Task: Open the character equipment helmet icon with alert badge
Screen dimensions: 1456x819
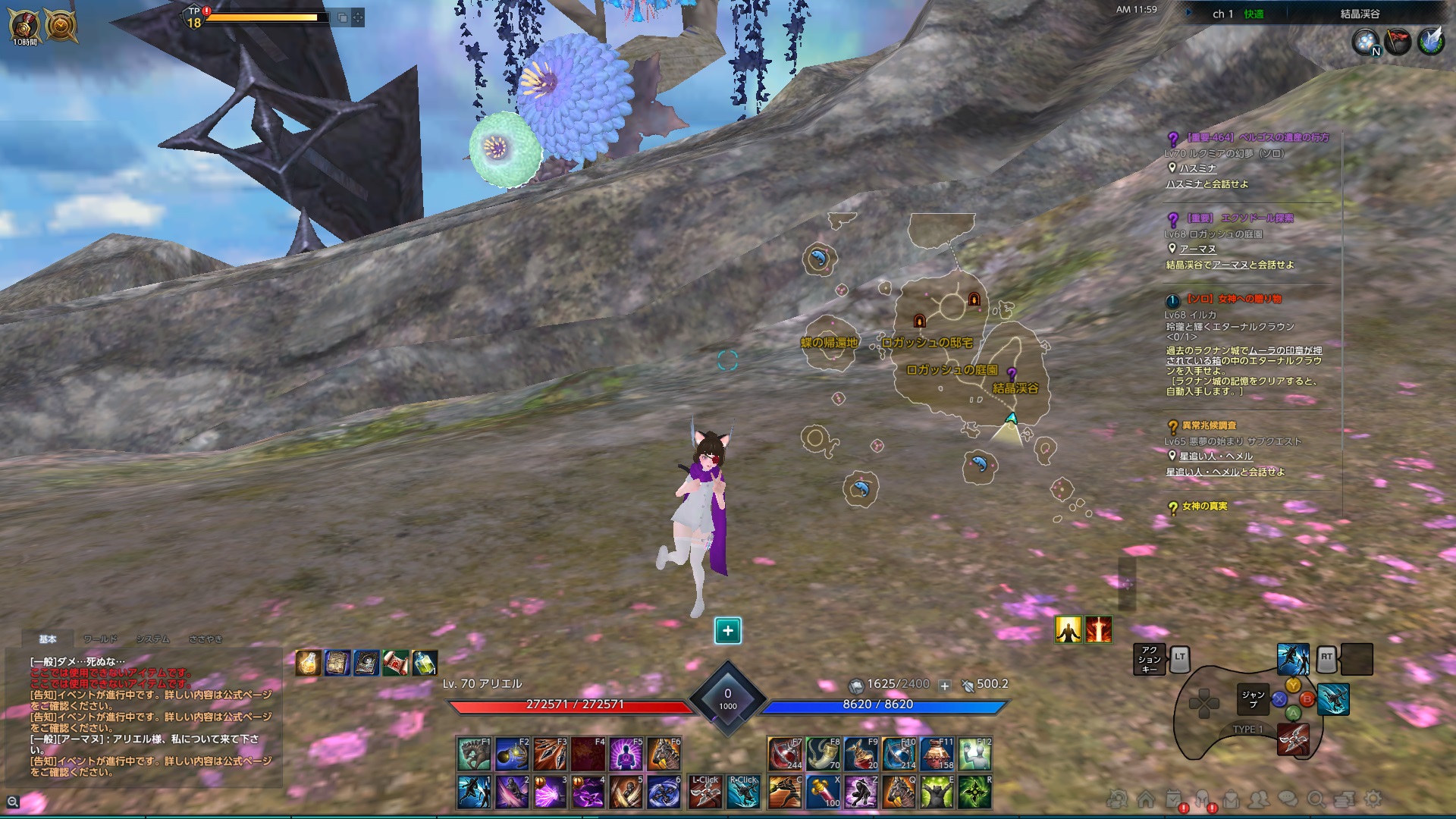Action: click(x=1204, y=799)
